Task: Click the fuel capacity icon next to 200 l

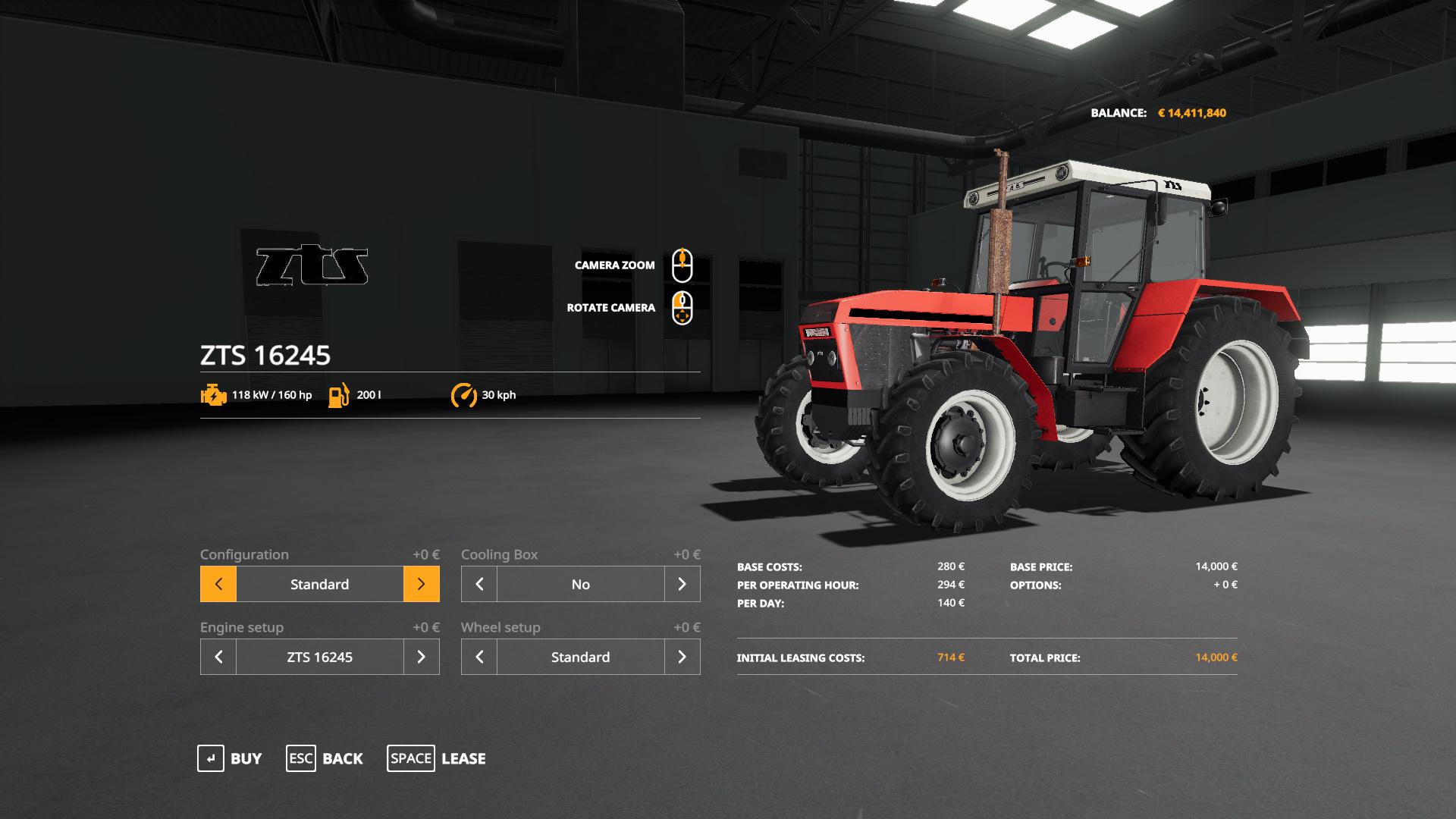Action: pyautogui.click(x=338, y=394)
